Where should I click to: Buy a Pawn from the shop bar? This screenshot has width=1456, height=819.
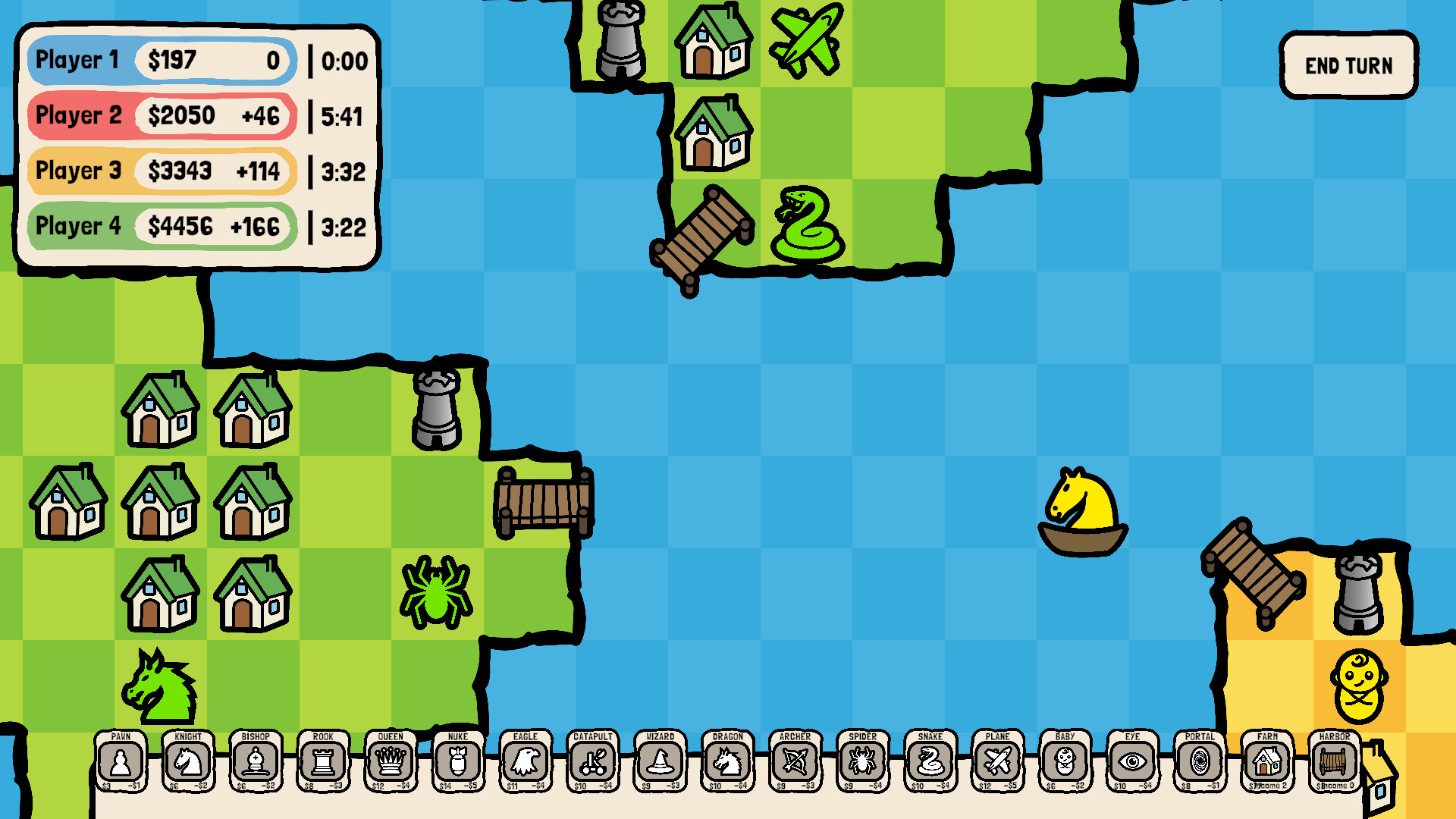pyautogui.click(x=121, y=764)
